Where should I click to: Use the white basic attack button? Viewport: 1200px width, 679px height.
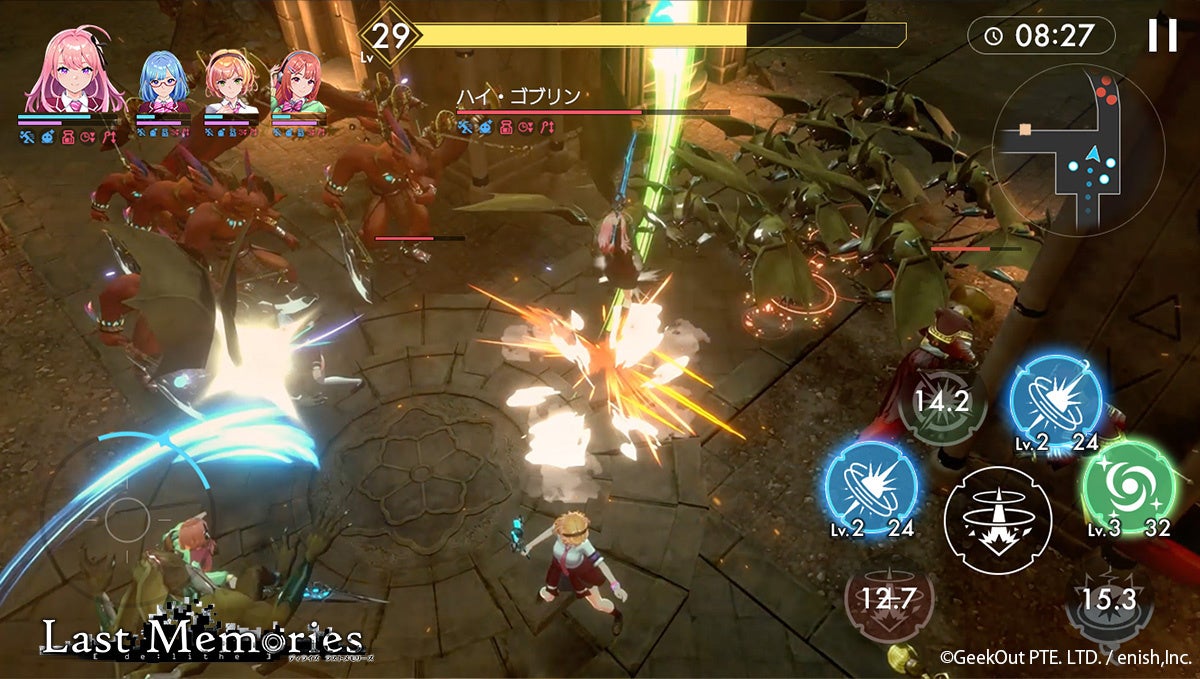pos(997,520)
